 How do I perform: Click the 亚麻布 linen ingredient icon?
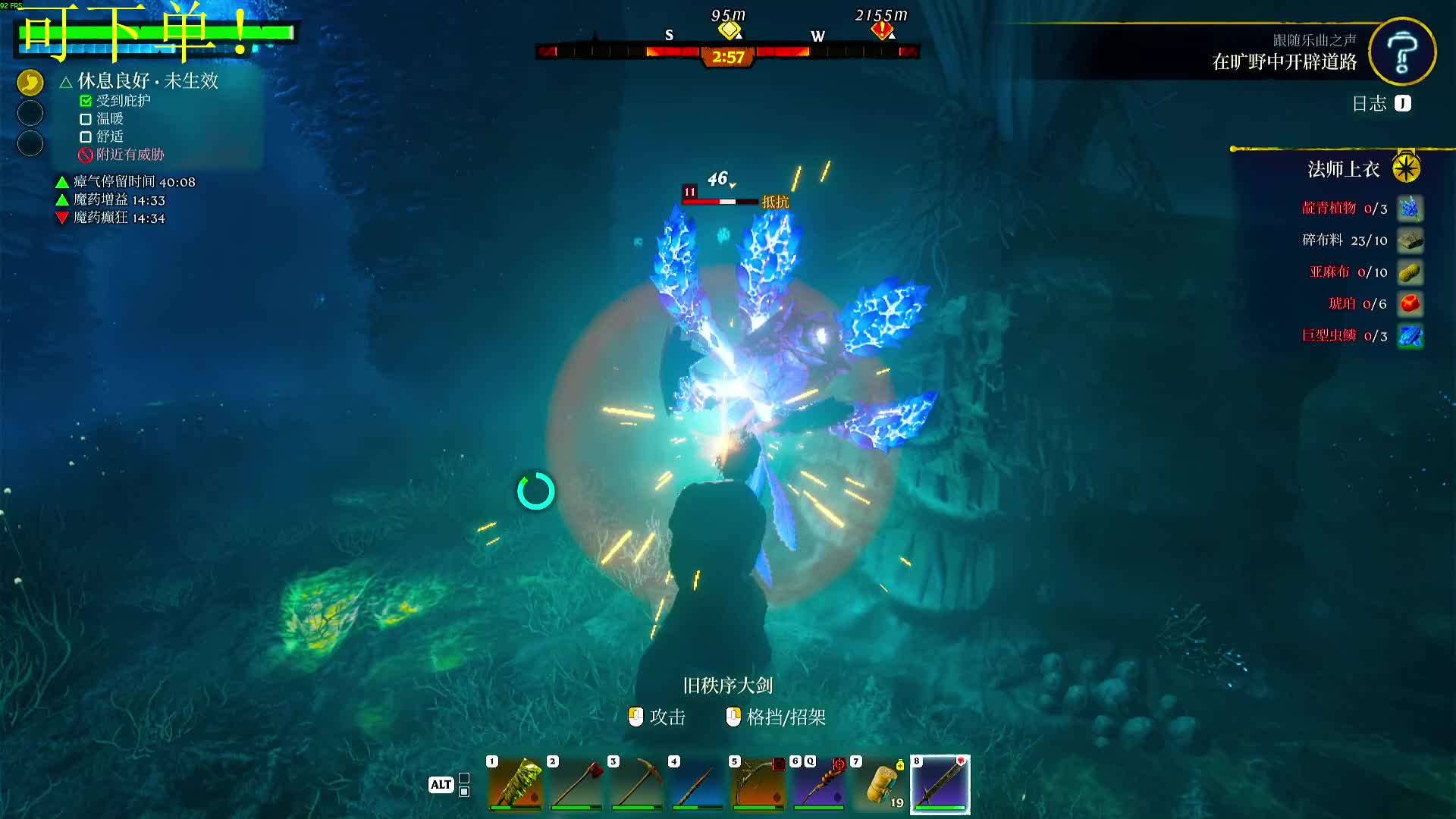(x=1410, y=272)
